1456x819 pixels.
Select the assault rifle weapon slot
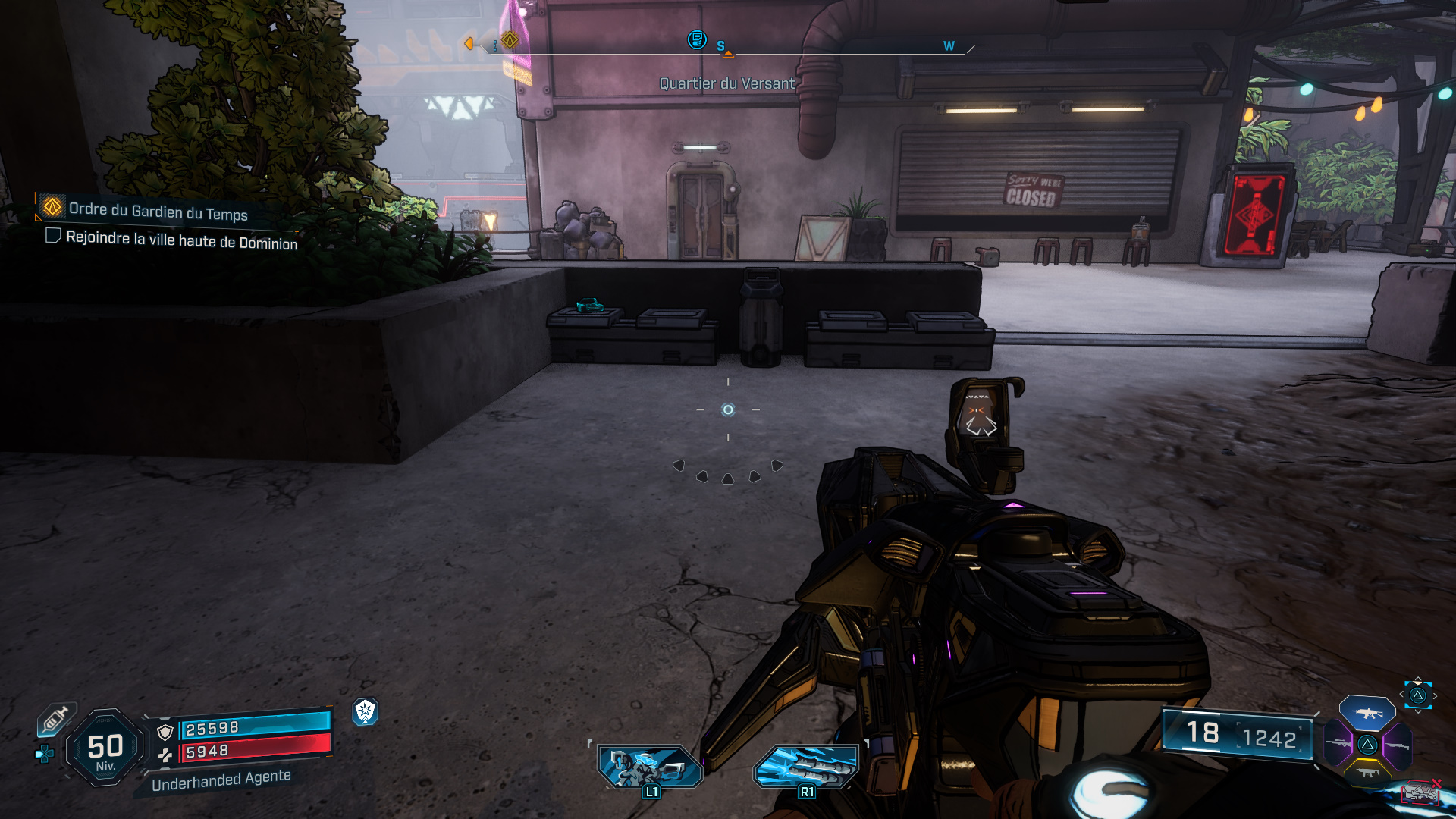(1367, 713)
